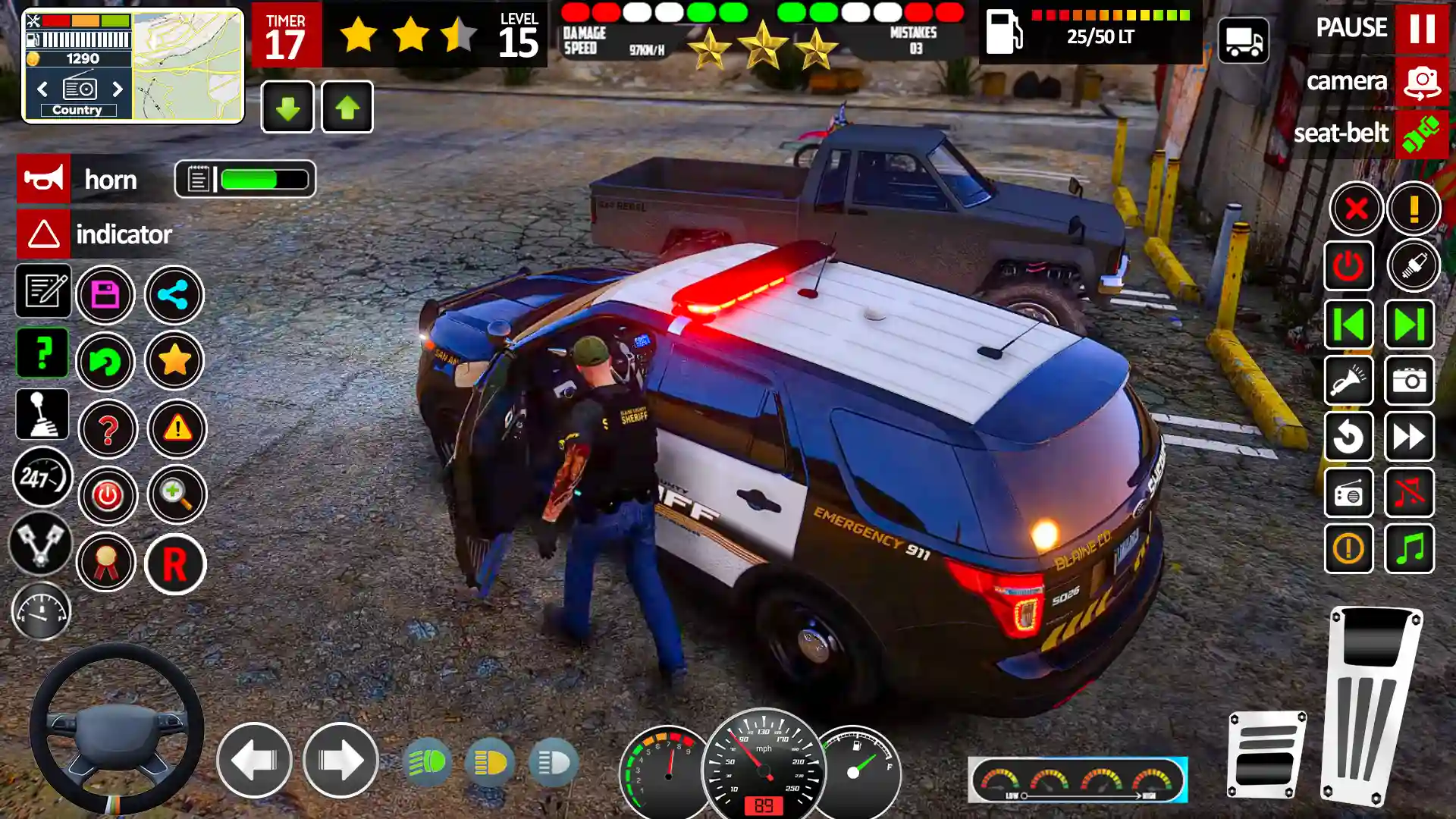Open the blue share icon

click(x=174, y=295)
